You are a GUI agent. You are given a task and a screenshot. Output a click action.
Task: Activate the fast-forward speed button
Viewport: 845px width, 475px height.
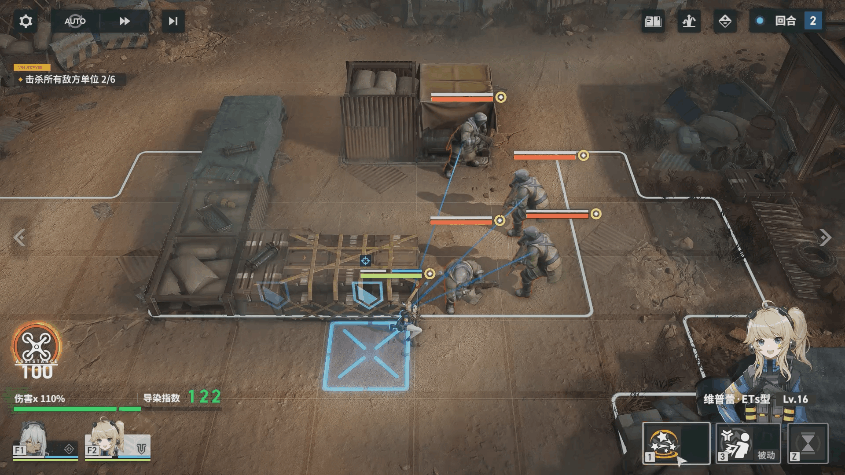(125, 21)
